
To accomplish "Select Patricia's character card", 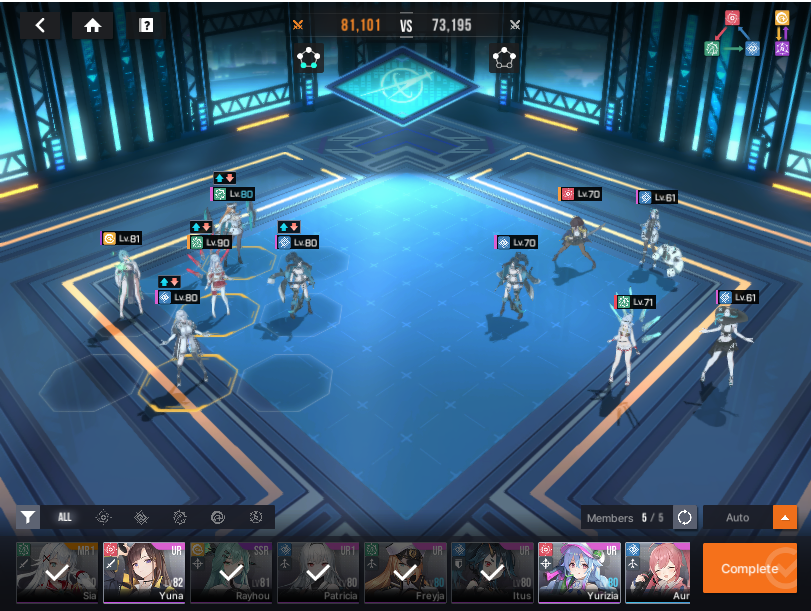I will coord(318,573).
